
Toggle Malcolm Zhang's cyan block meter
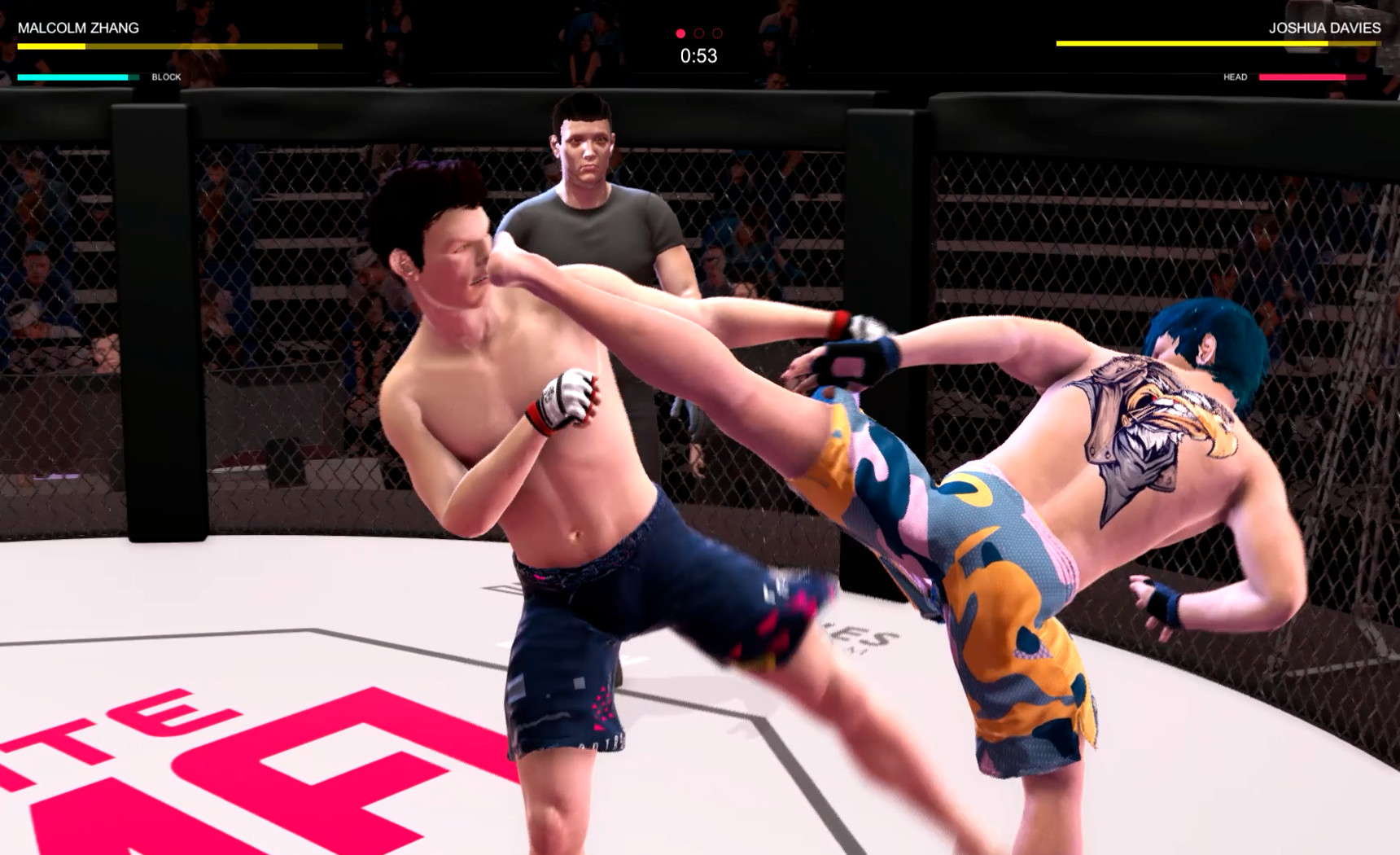pyautogui.click(x=73, y=77)
